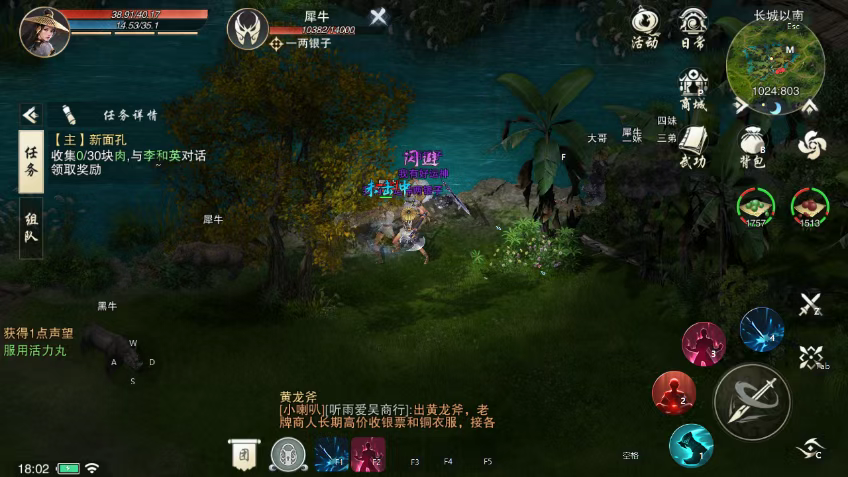
Task: Tap the crossed swords icon
Action: 810,303
